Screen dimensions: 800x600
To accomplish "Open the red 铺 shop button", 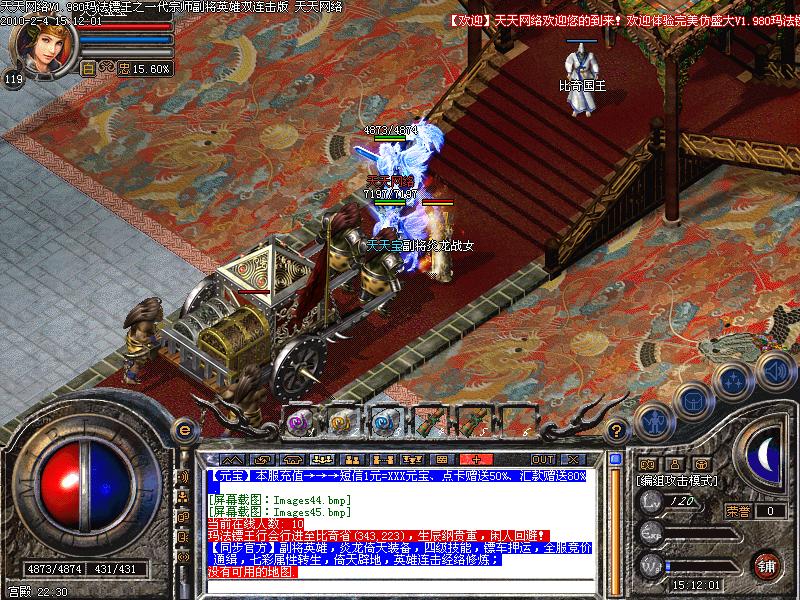I will (x=767, y=564).
